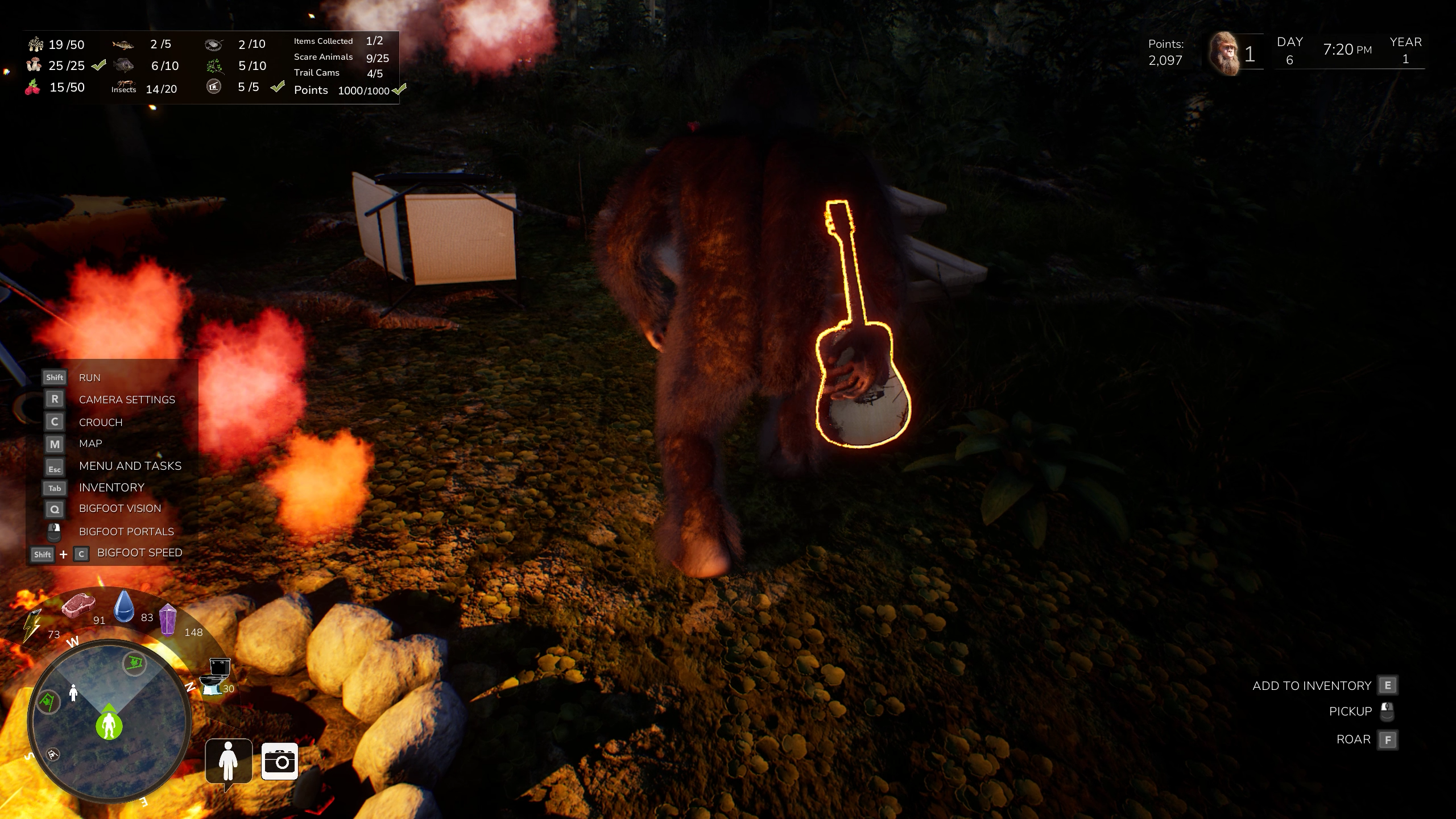Image resolution: width=1456 pixels, height=819 pixels.
Task: Click the red berries objective icon
Action: pos(33,88)
